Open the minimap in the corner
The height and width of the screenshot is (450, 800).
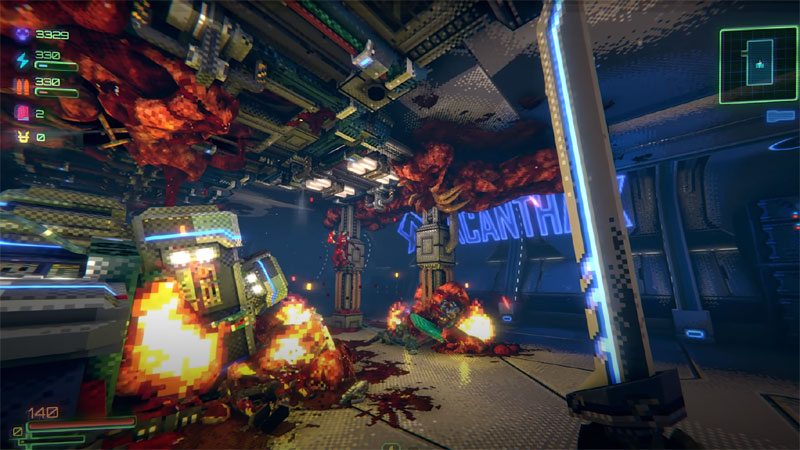[759, 64]
